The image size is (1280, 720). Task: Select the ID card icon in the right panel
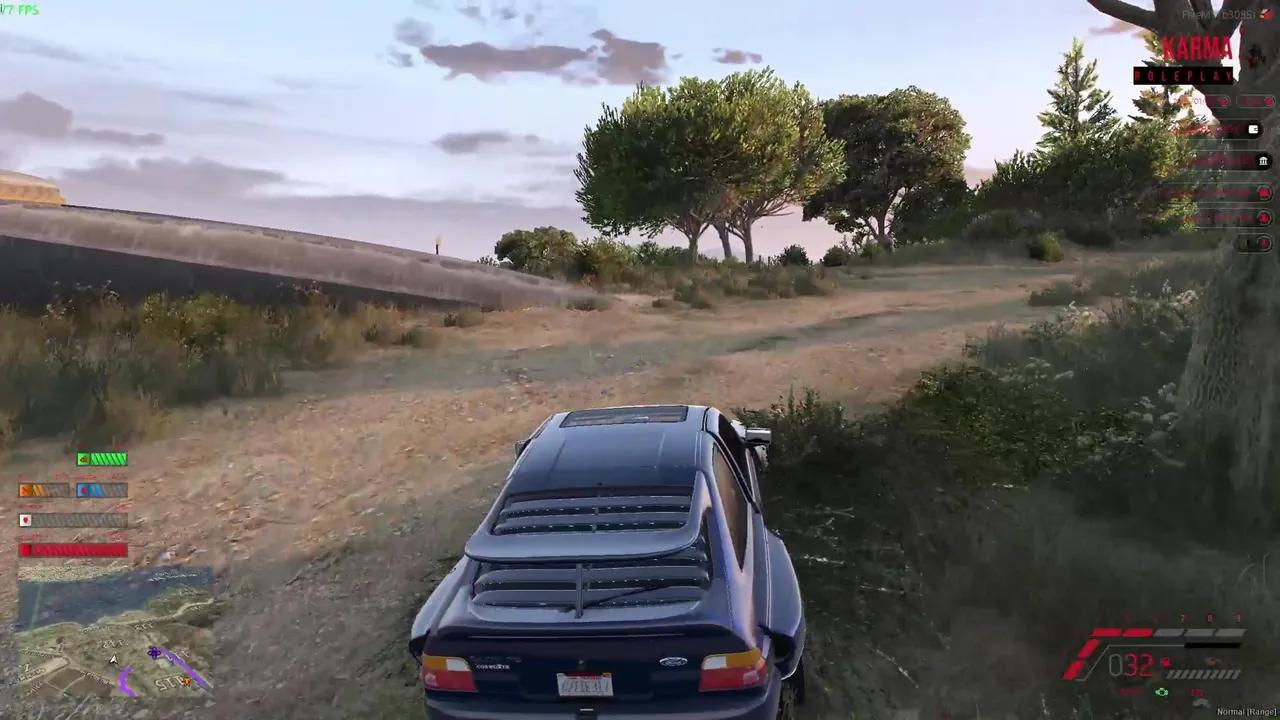pyautogui.click(x=1253, y=130)
